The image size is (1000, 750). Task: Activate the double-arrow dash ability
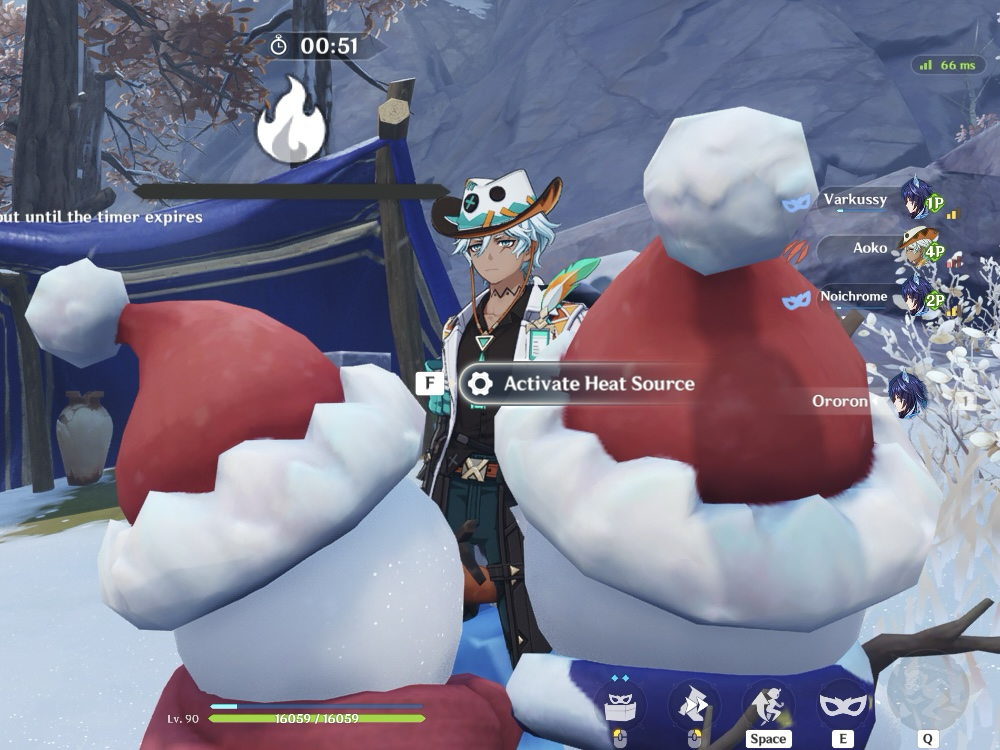(694, 704)
